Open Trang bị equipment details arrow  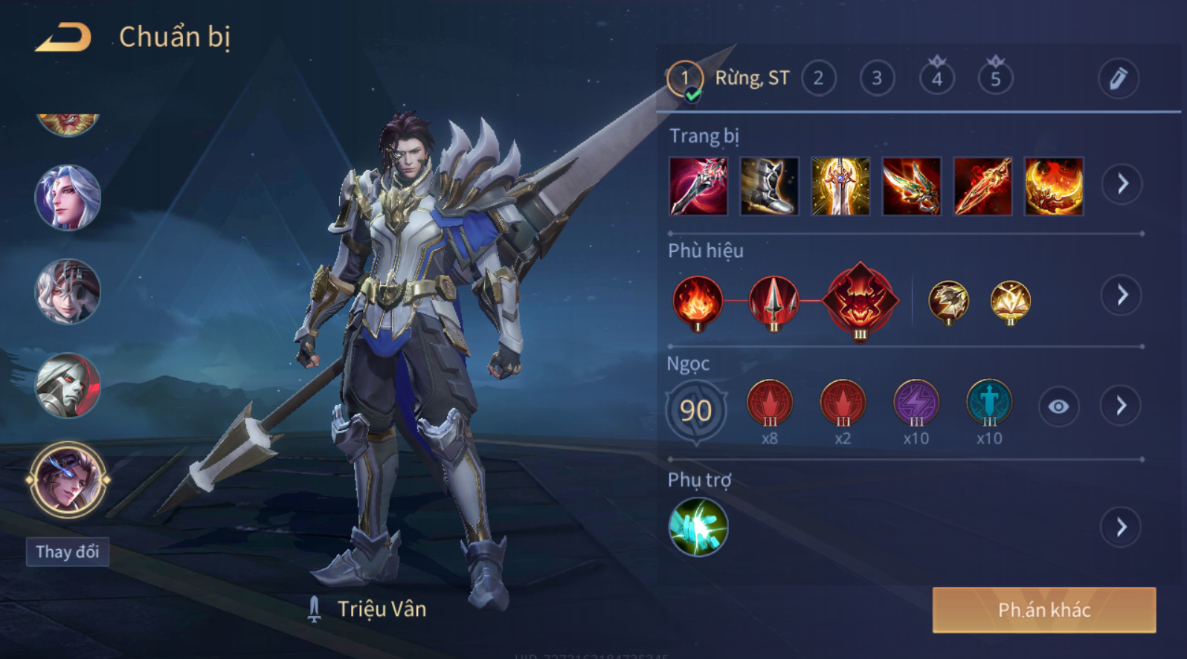pyautogui.click(x=1121, y=185)
